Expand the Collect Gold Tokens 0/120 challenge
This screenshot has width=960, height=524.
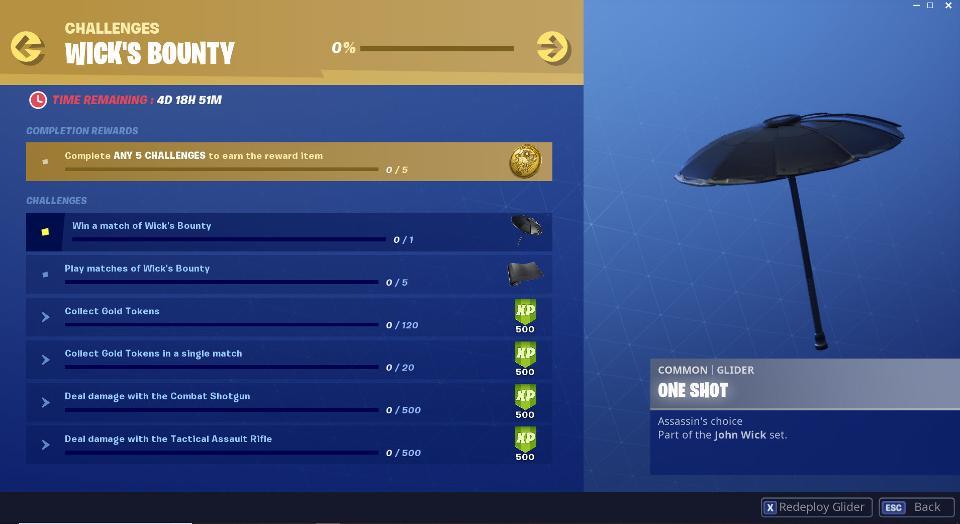click(x=46, y=317)
